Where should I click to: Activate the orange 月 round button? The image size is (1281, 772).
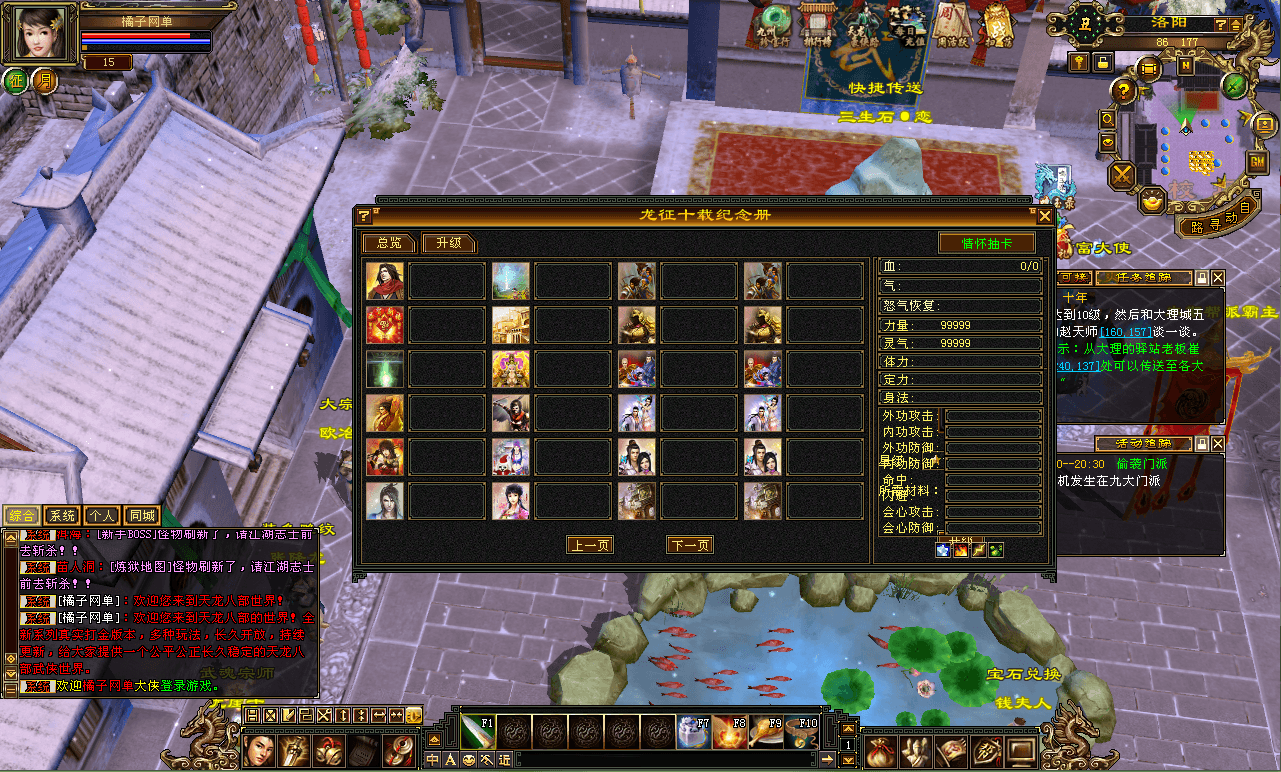coord(45,81)
